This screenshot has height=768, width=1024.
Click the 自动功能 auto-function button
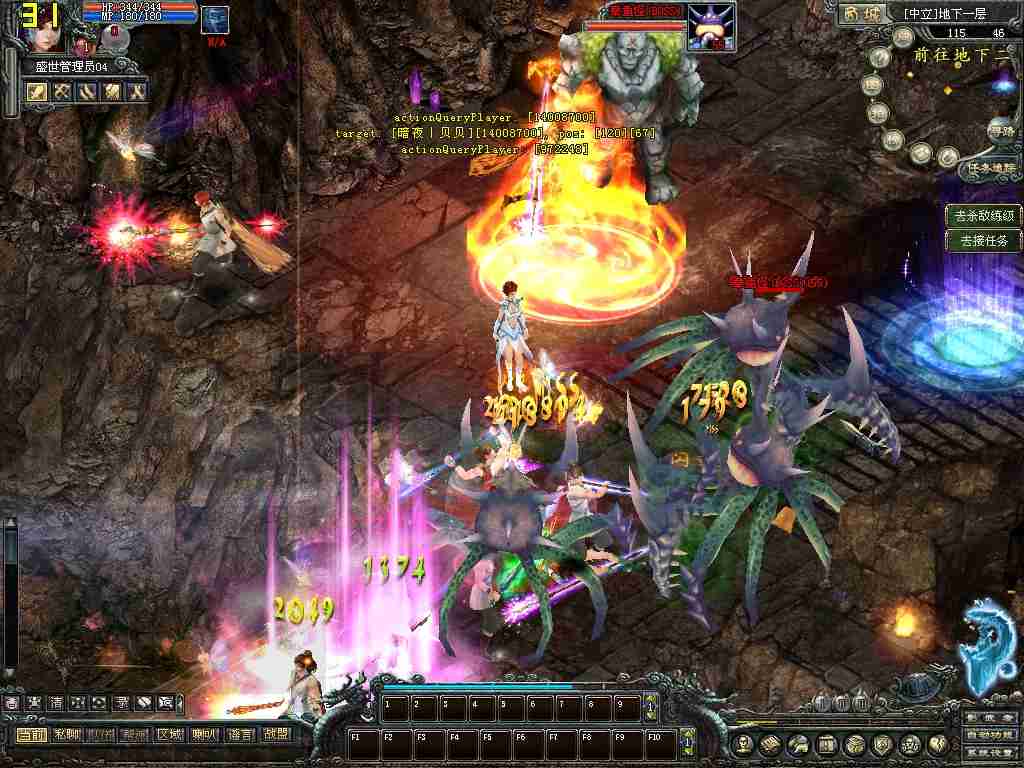990,735
